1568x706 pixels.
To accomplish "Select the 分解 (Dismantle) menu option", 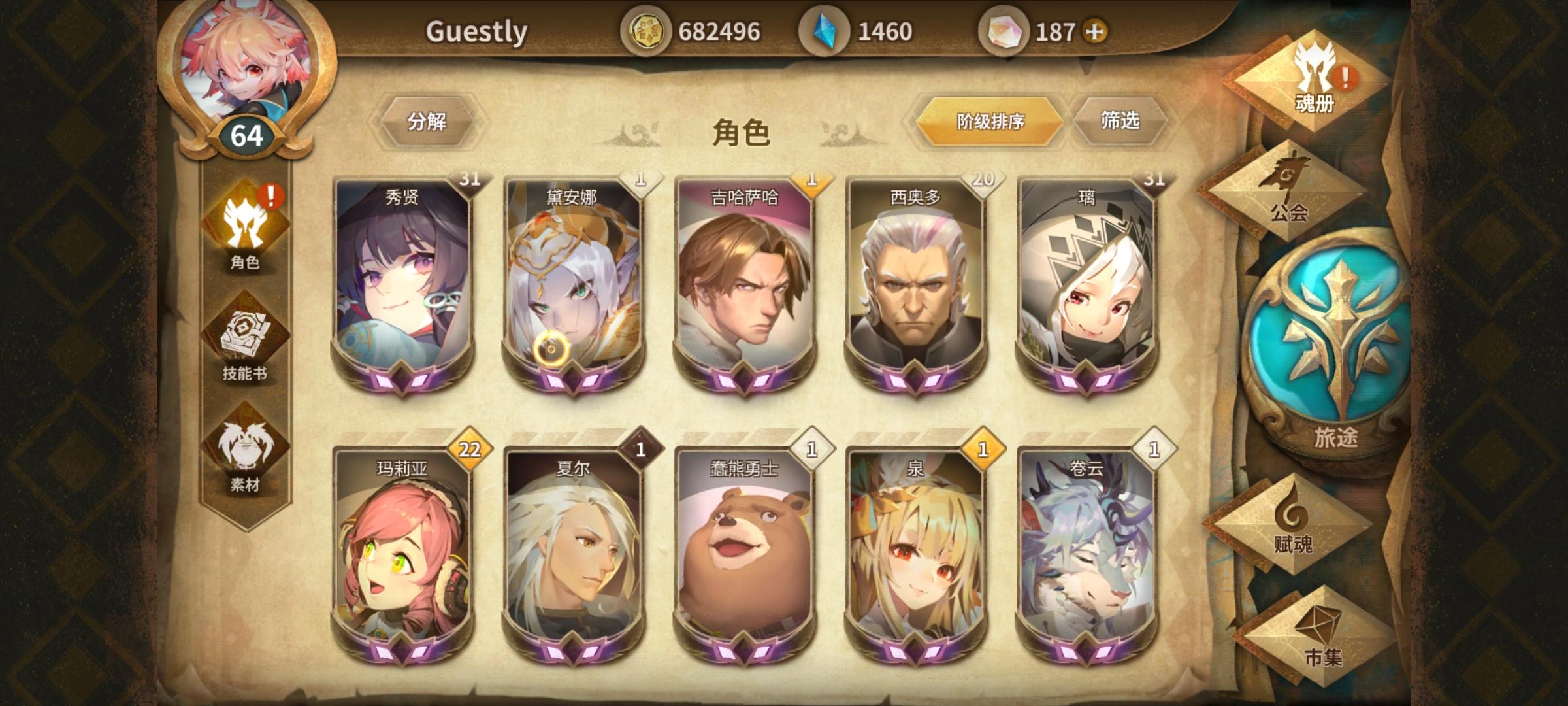I will (x=430, y=122).
